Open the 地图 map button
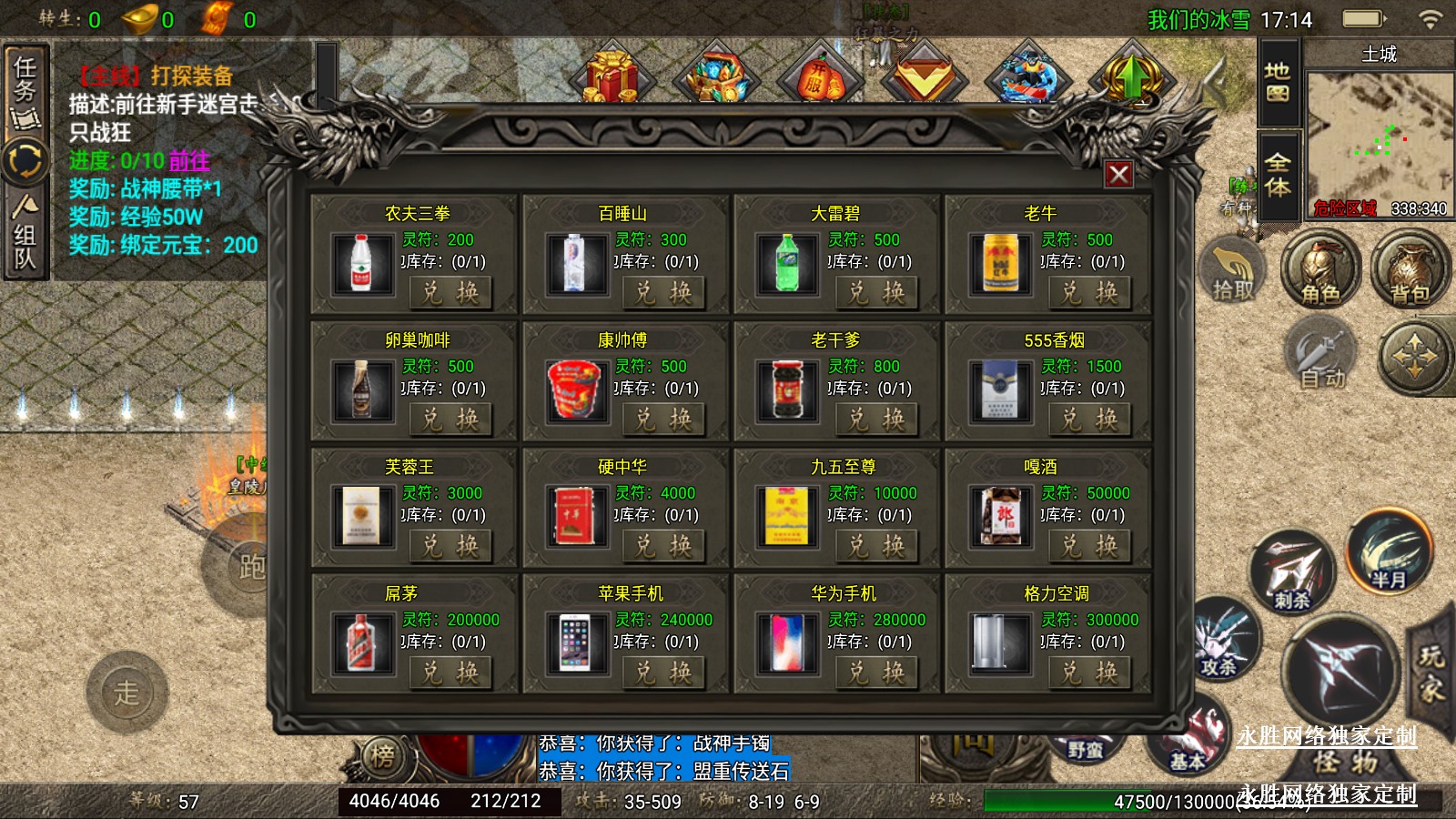Screen dimensions: 1456x819 1278,82
